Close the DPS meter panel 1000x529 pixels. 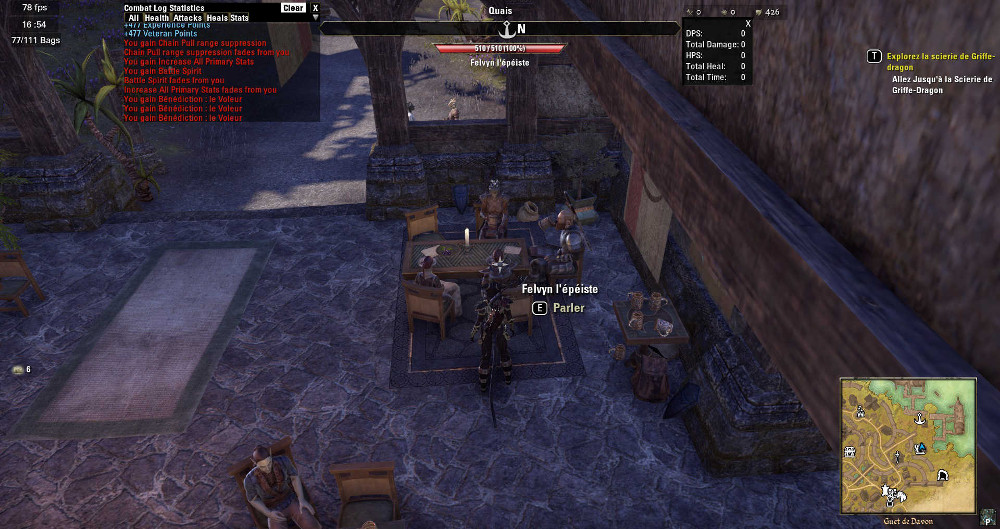(x=748, y=22)
